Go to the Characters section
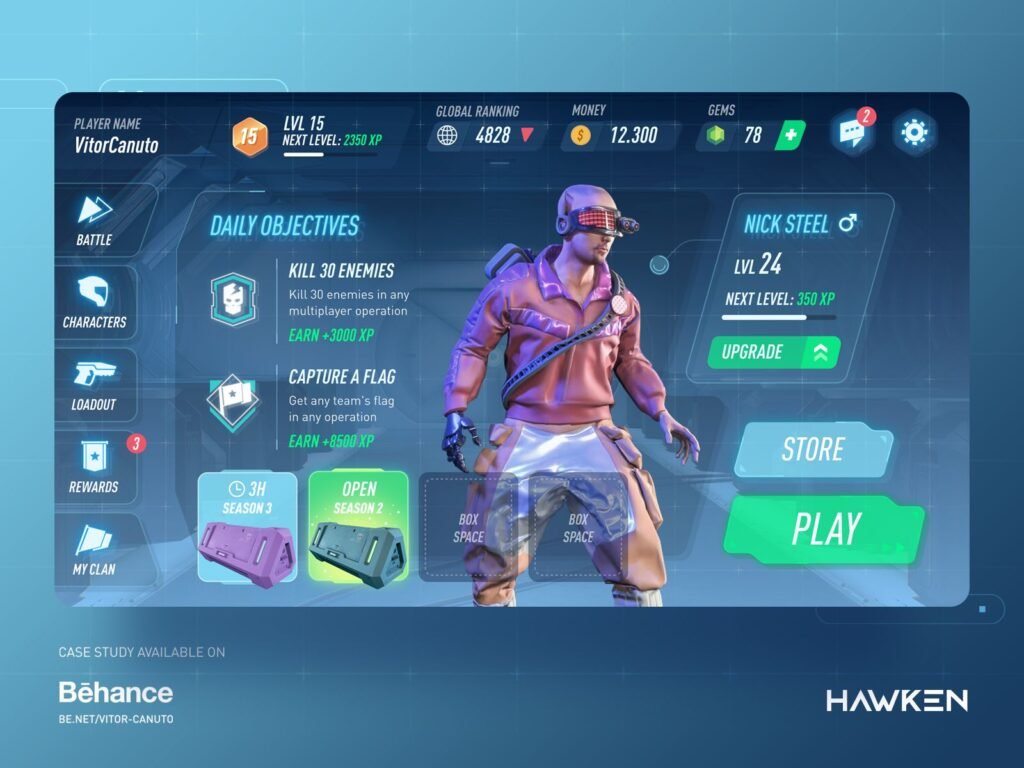Viewport: 1024px width, 768px height. 95,302
